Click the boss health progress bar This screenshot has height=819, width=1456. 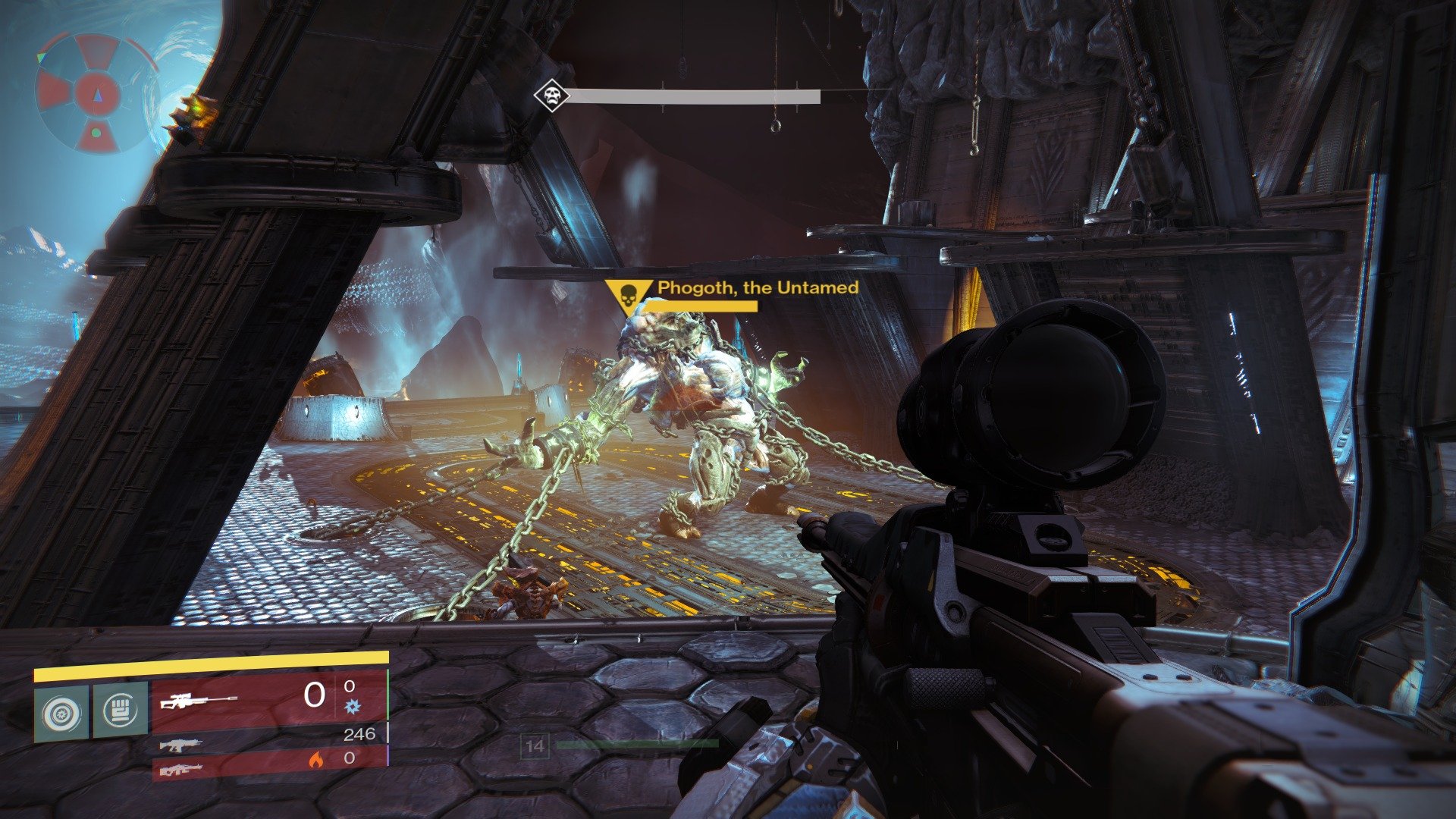pos(694,96)
